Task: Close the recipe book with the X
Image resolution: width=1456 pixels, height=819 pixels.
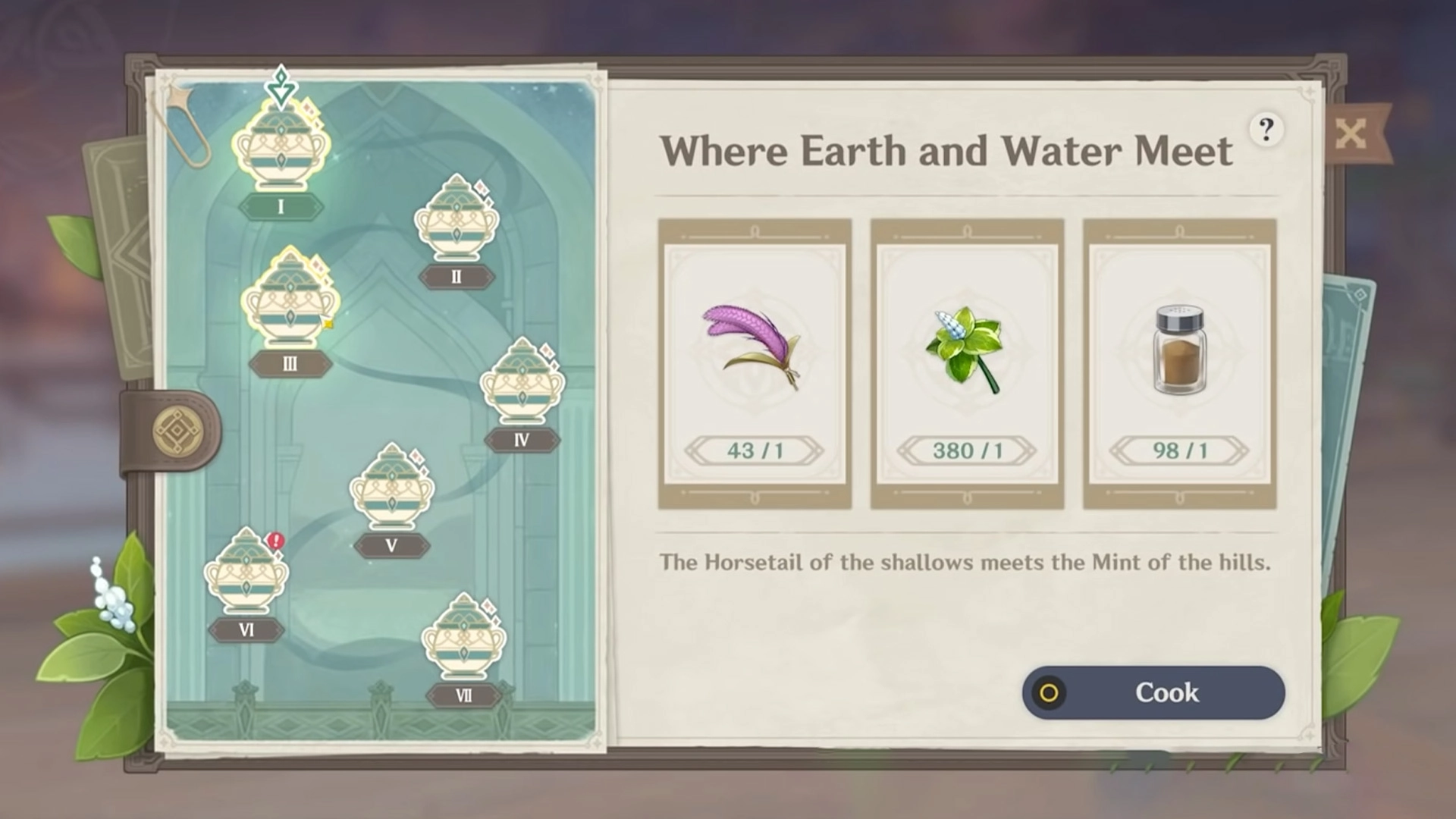Action: tap(1351, 134)
